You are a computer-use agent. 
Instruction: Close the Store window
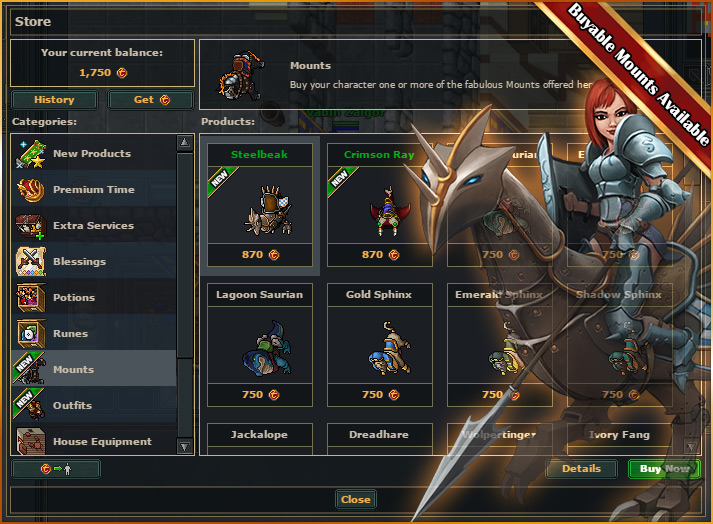pos(355,500)
